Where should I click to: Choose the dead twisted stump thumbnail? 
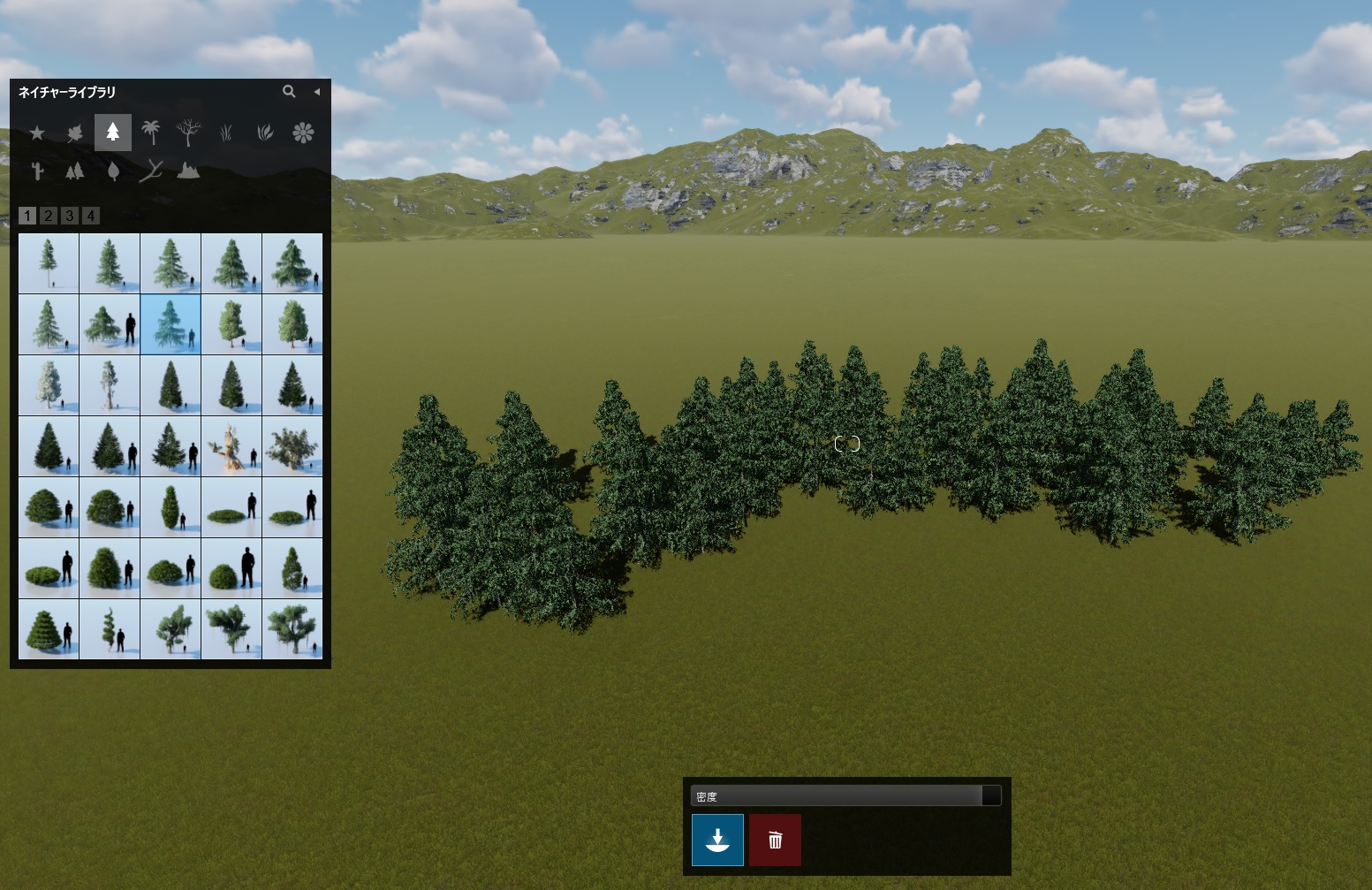point(231,446)
